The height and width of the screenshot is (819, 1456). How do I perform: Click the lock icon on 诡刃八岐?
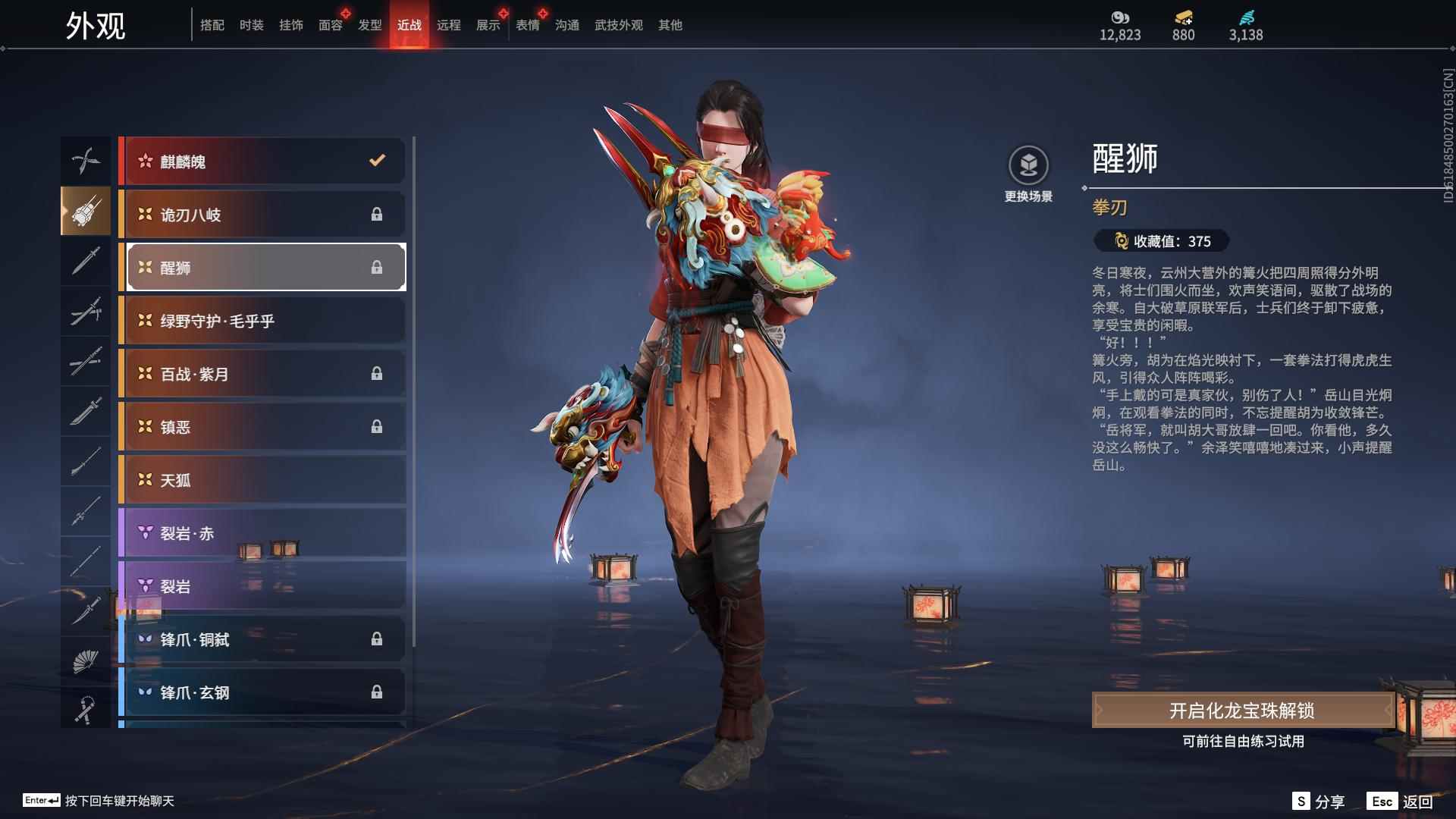pyautogui.click(x=377, y=215)
